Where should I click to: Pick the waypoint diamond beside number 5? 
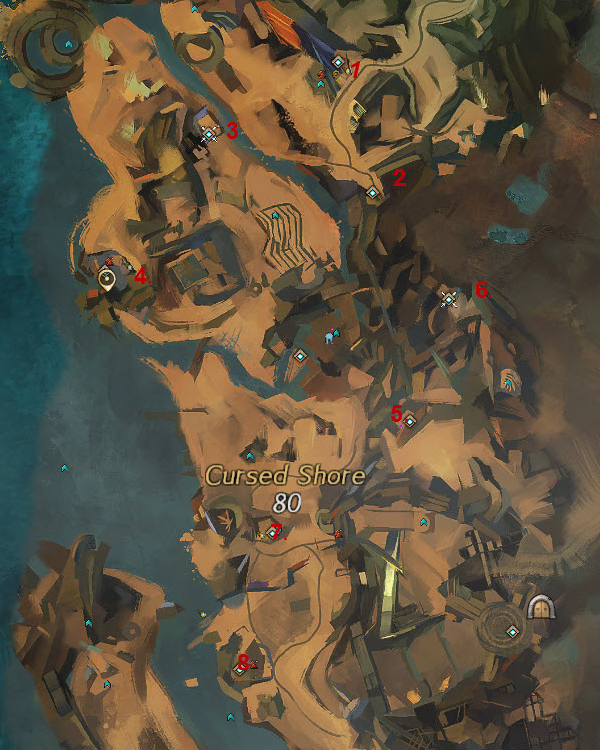point(409,422)
